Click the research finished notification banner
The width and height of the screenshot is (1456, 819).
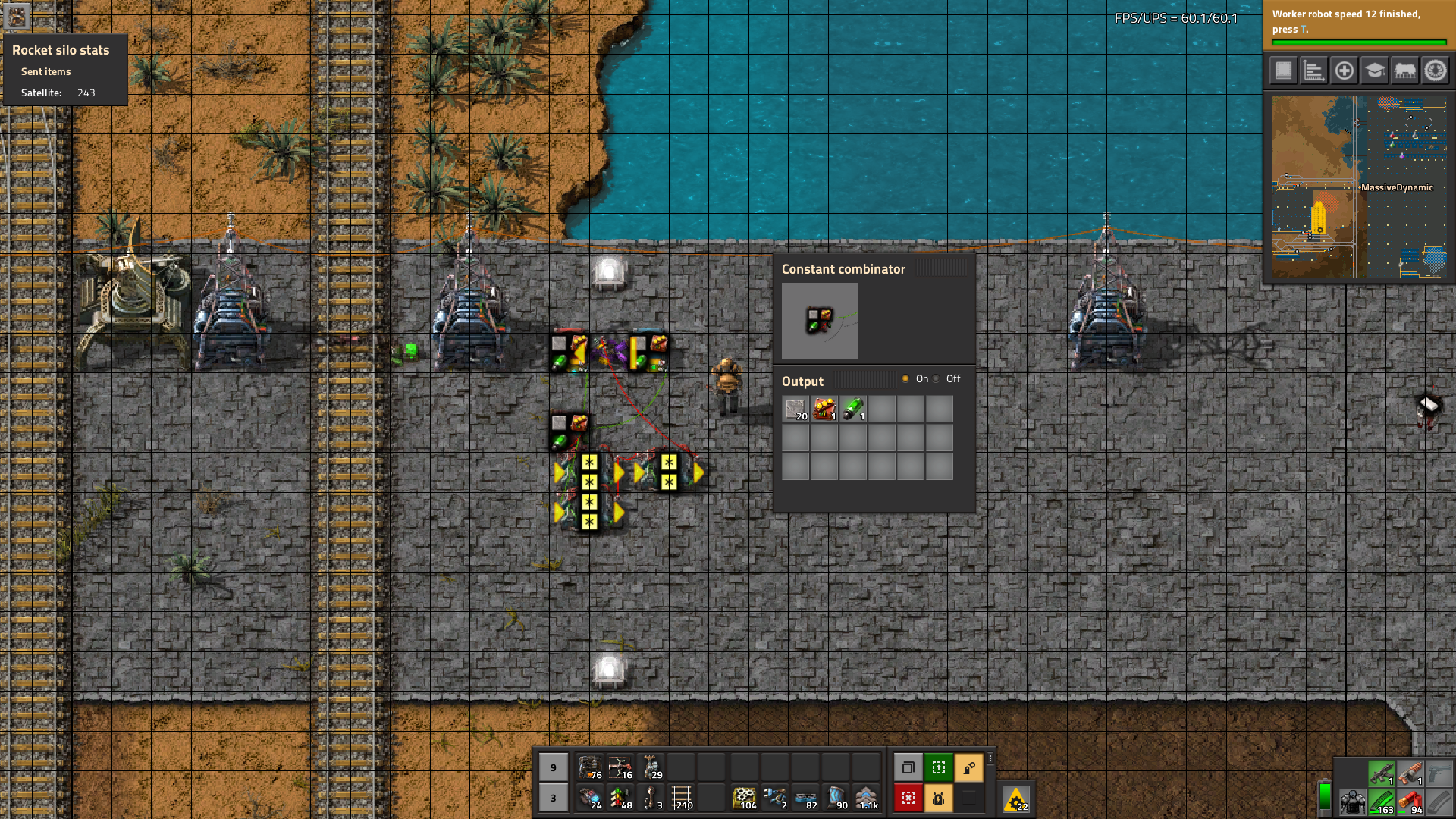(1357, 23)
